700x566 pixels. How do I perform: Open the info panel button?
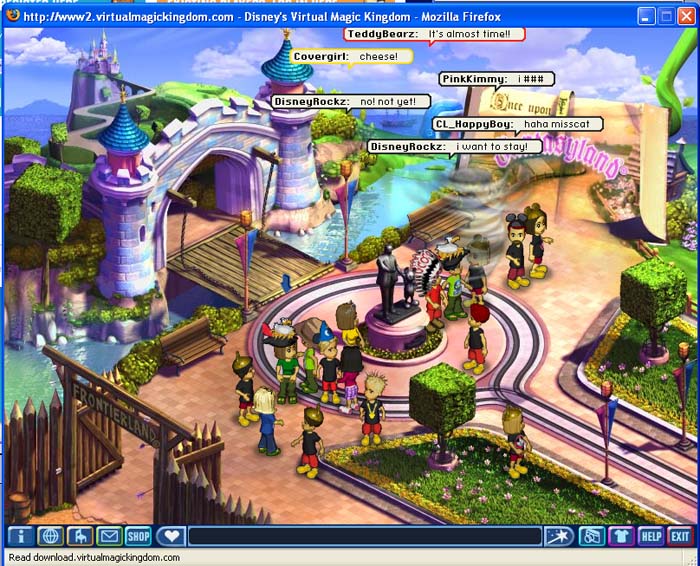pos(21,536)
